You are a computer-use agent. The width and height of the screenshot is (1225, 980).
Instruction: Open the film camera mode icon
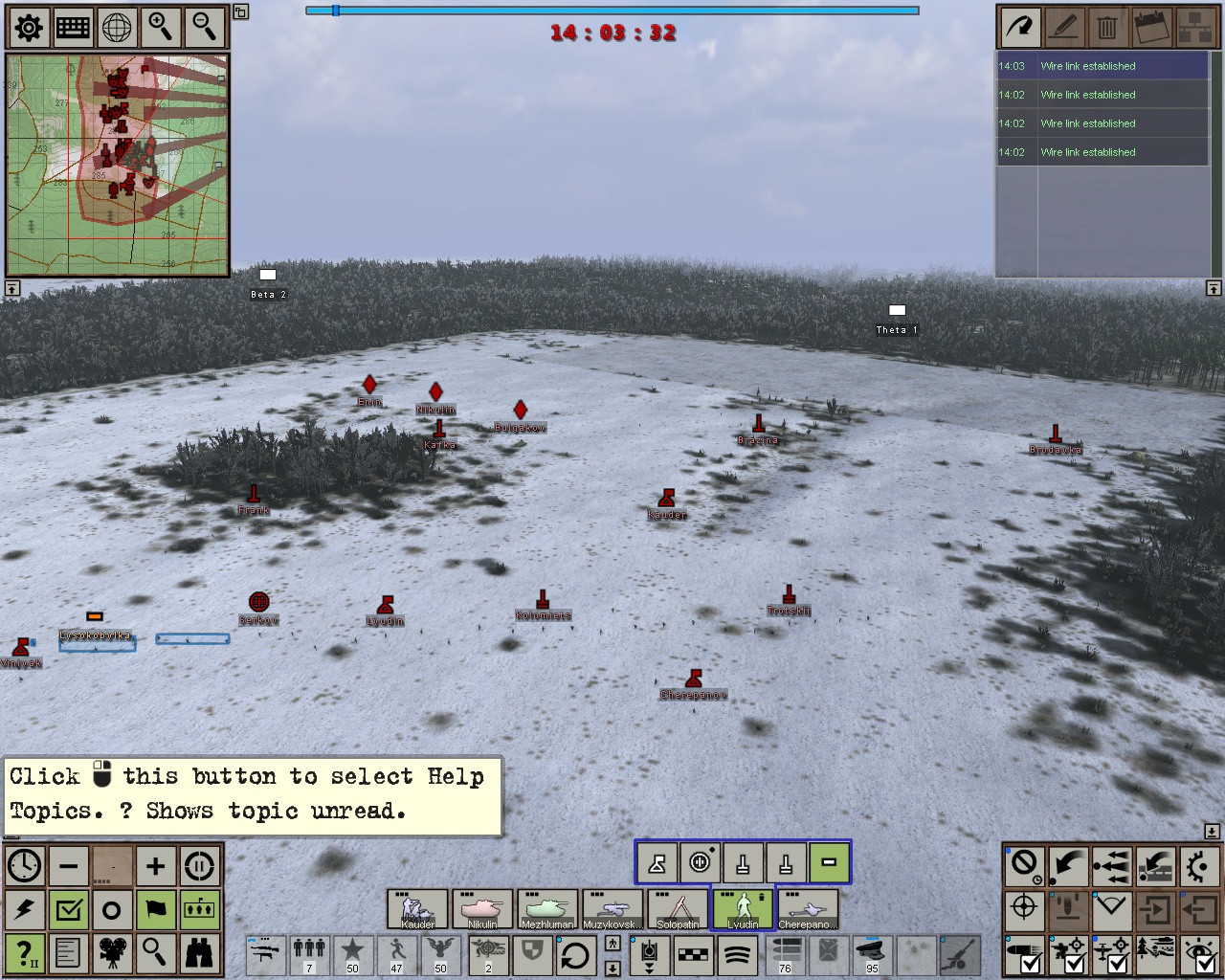tap(112, 954)
